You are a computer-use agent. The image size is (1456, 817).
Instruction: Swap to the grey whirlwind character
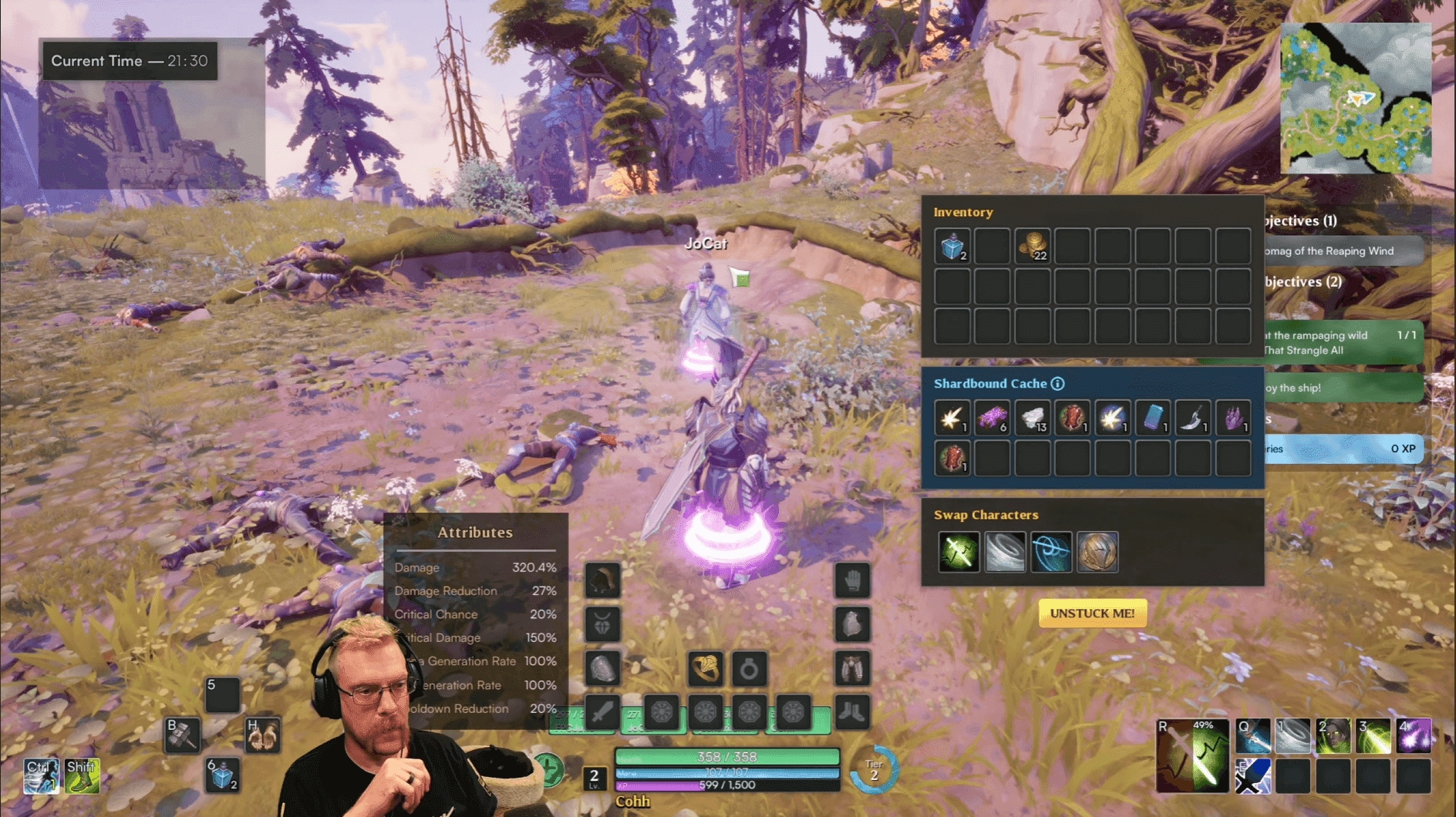1005,552
